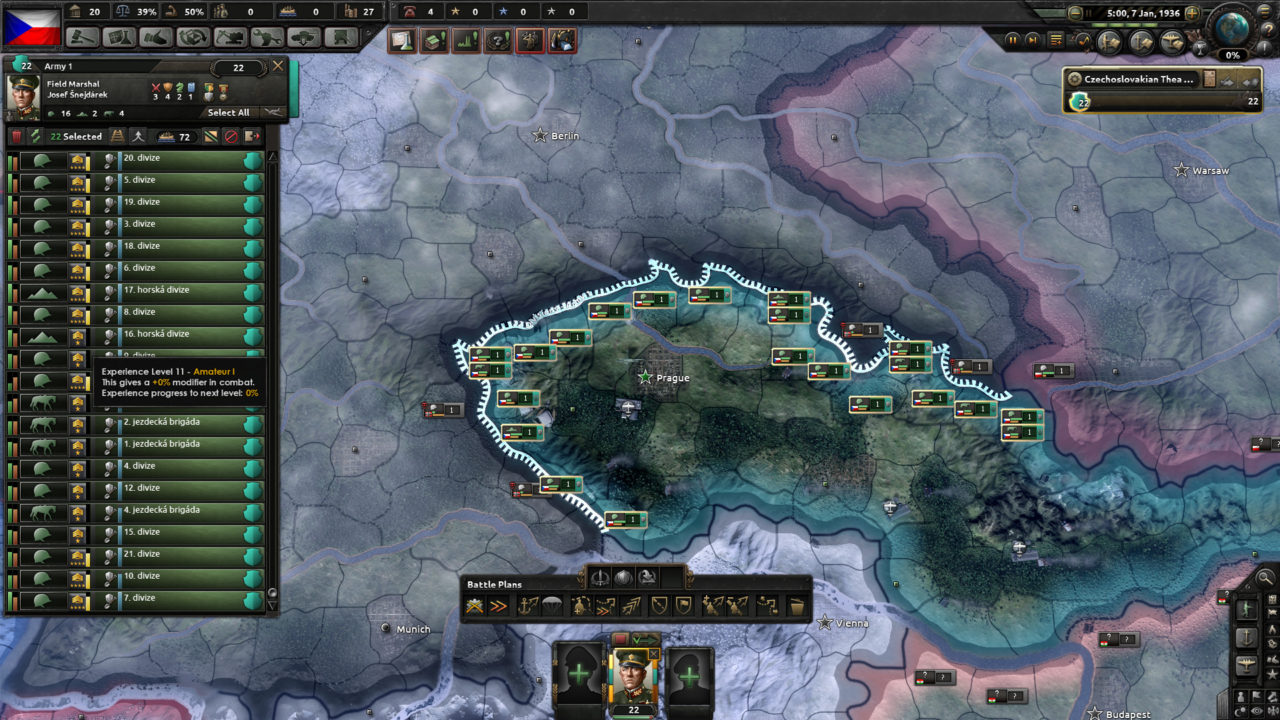
Task: Collapse the division list with bottom chevron
Action: pyautogui.click(x=272, y=606)
